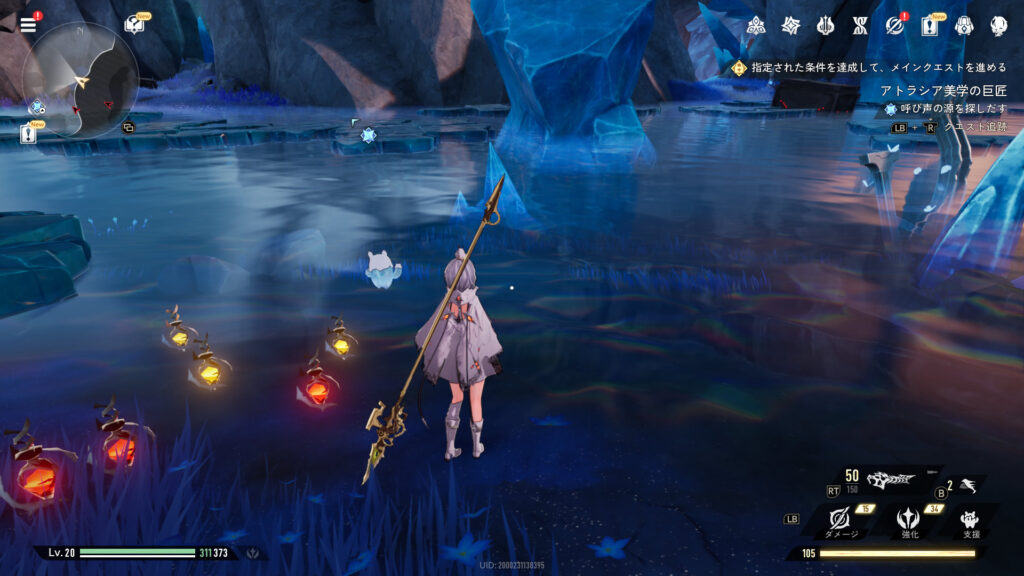This screenshot has width=1024, height=576.
Task: Select the アトラシア美学の巨匠 quest tracker
Action: [943, 91]
